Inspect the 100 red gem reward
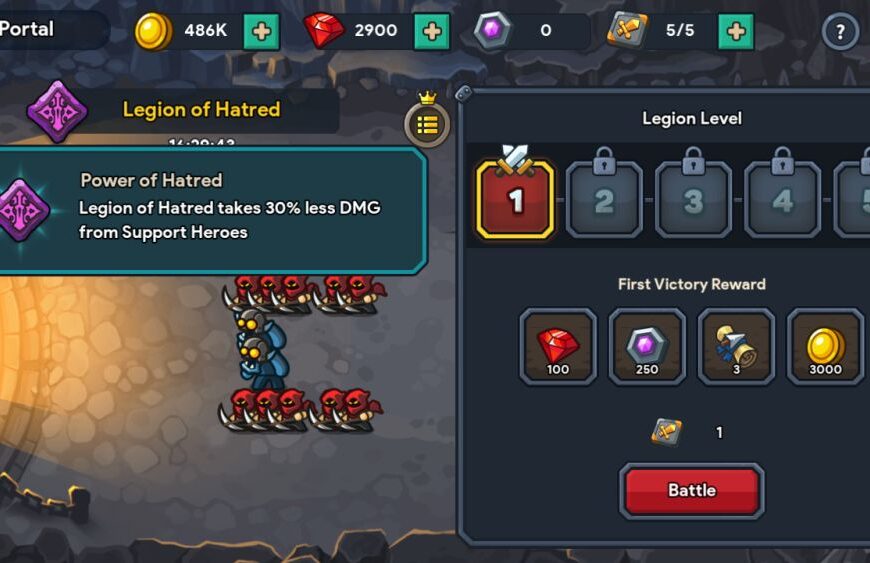870x563 pixels. coord(558,347)
